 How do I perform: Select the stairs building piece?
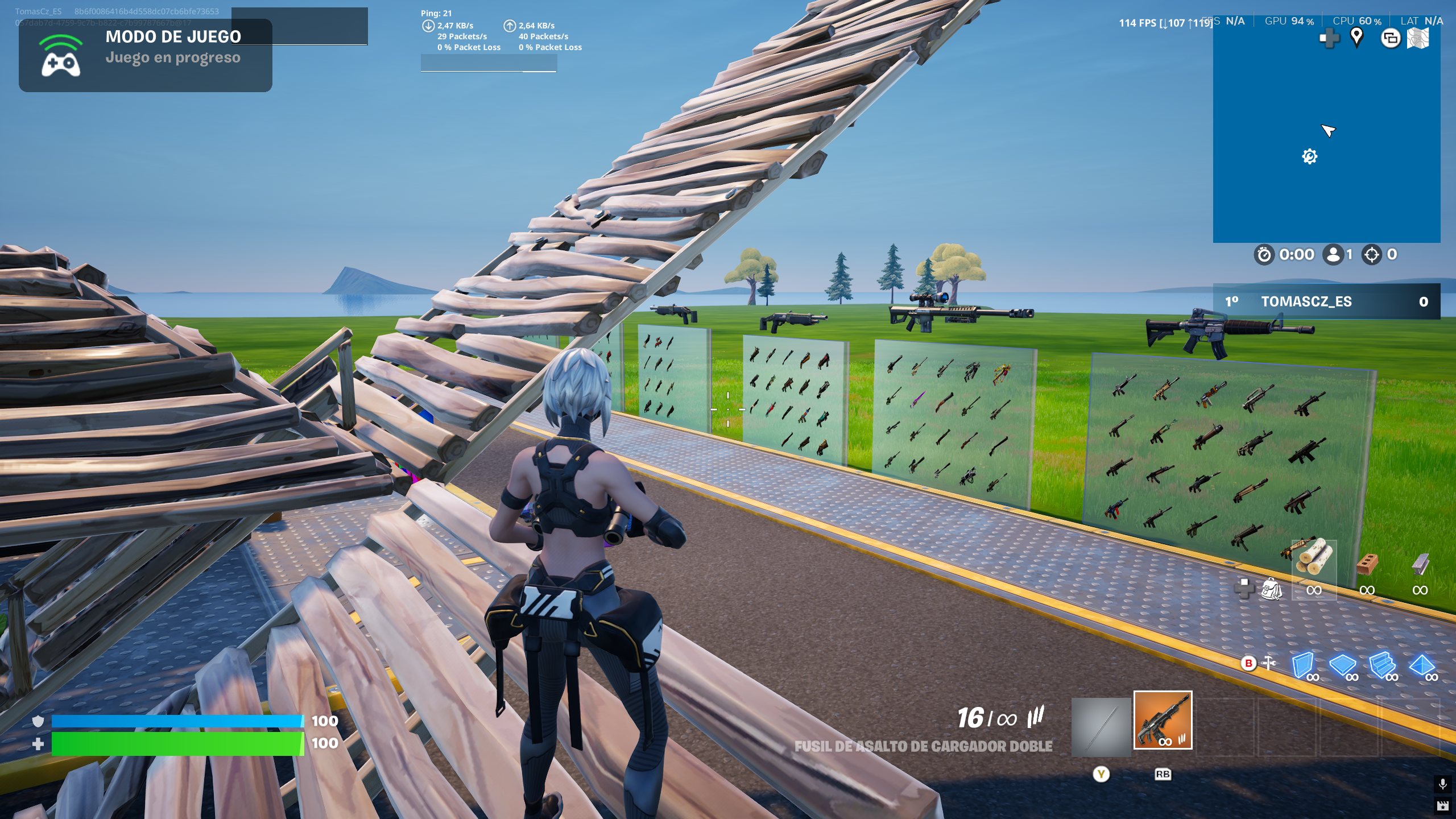pyautogui.click(x=1382, y=664)
